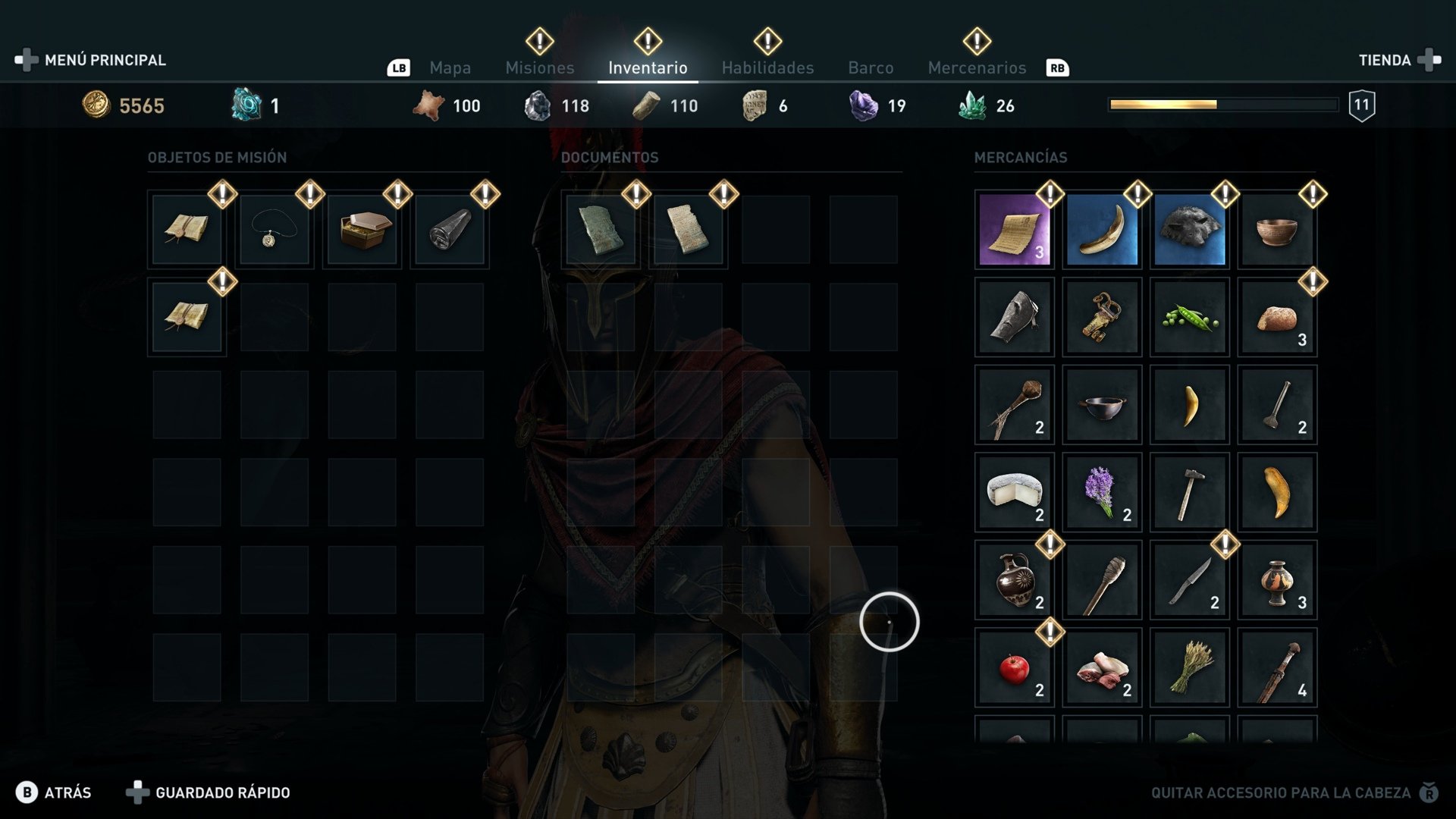Image resolution: width=1456 pixels, height=819 pixels.
Task: Activate Guardado Rápido
Action: [221, 792]
